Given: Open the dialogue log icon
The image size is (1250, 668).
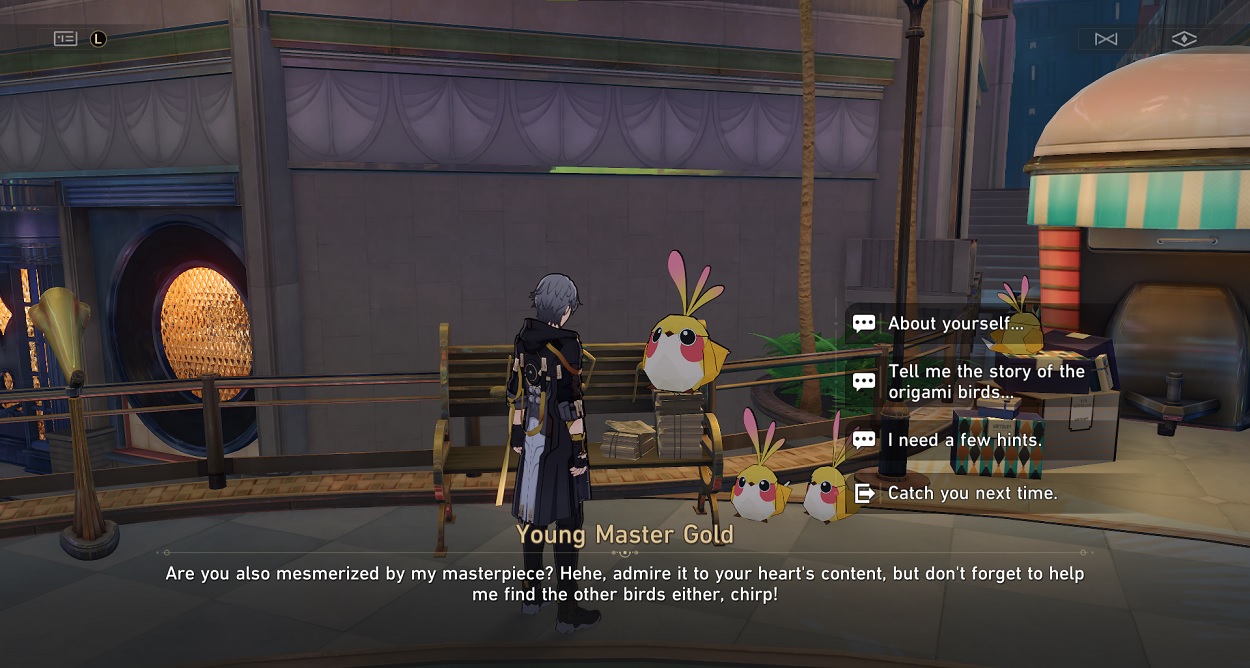Looking at the screenshot, I should coord(66,39).
